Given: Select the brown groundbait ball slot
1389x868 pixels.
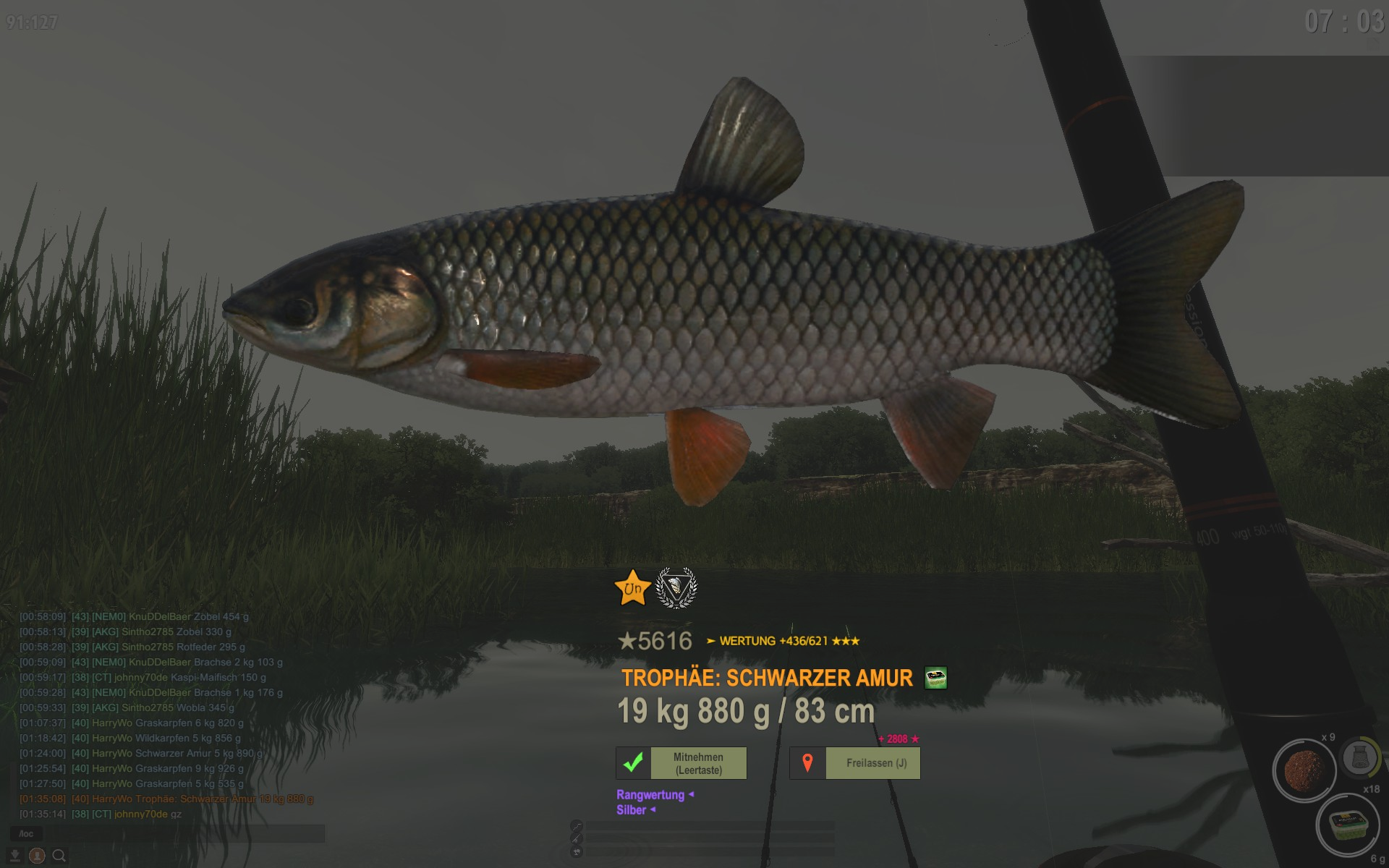Looking at the screenshot, I should tap(1304, 770).
